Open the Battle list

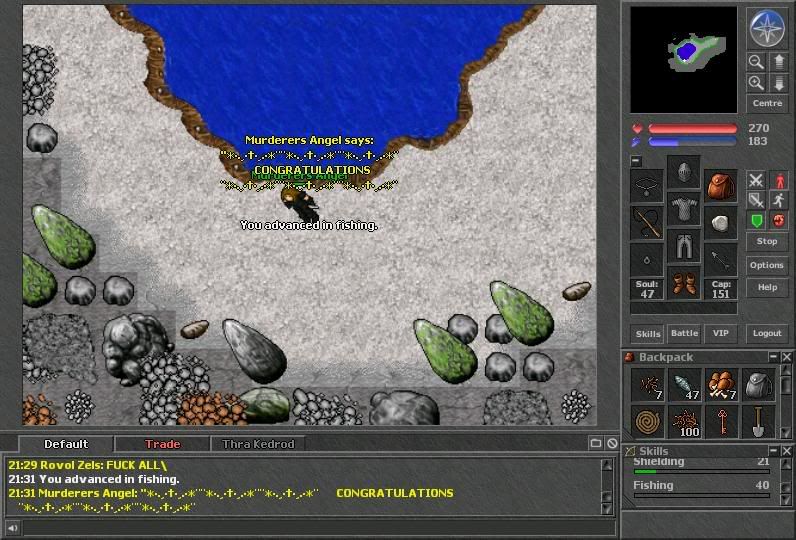[x=684, y=333]
